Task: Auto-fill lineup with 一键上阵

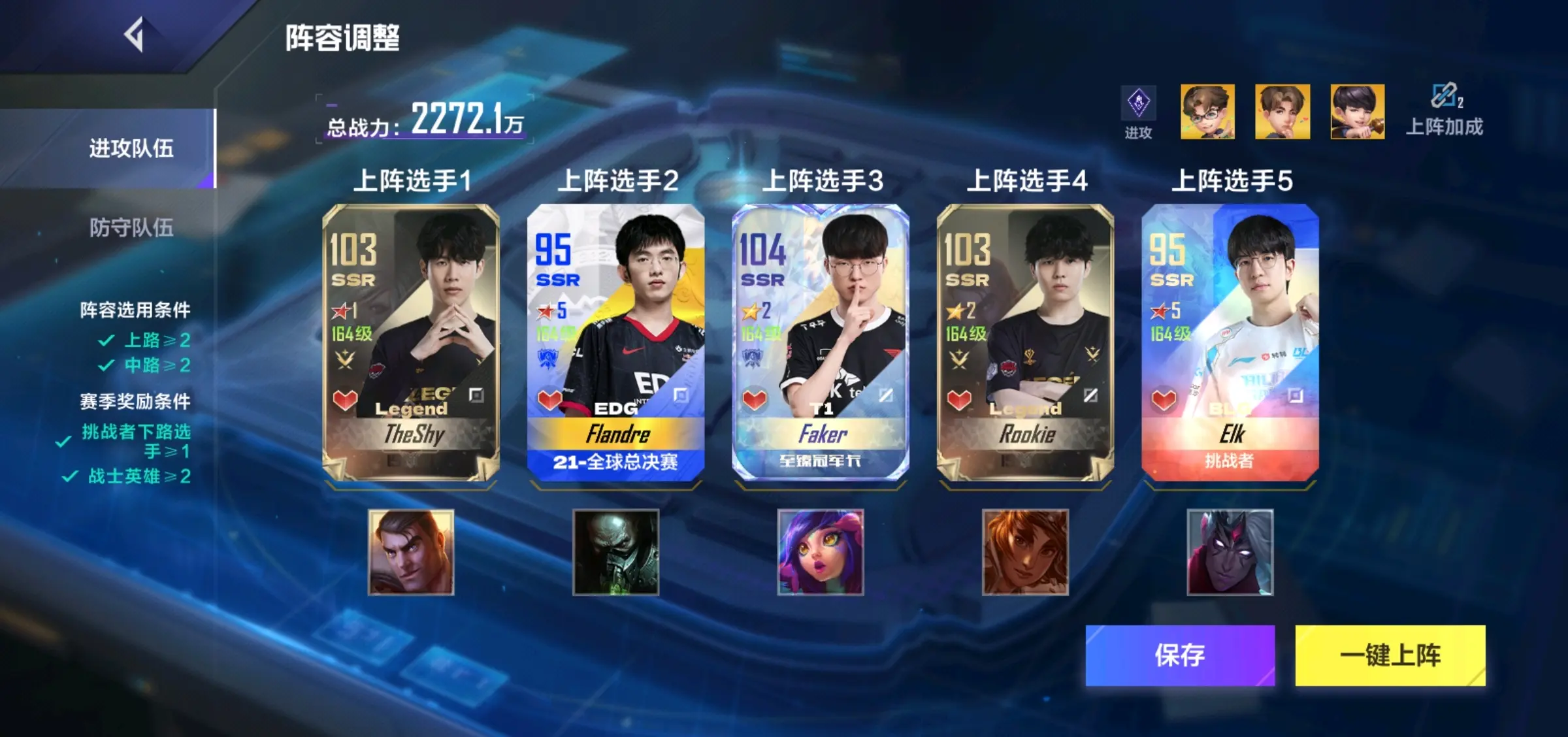Action: click(x=1390, y=655)
